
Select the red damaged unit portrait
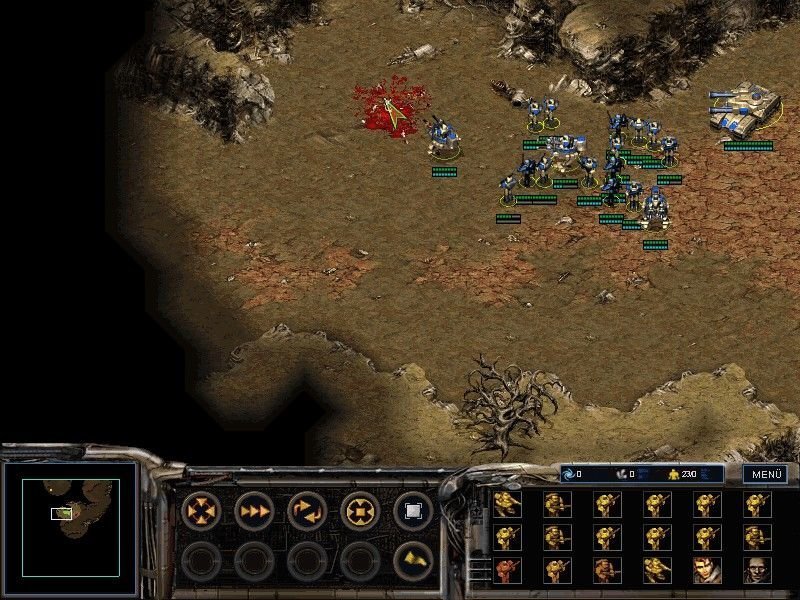[507, 570]
